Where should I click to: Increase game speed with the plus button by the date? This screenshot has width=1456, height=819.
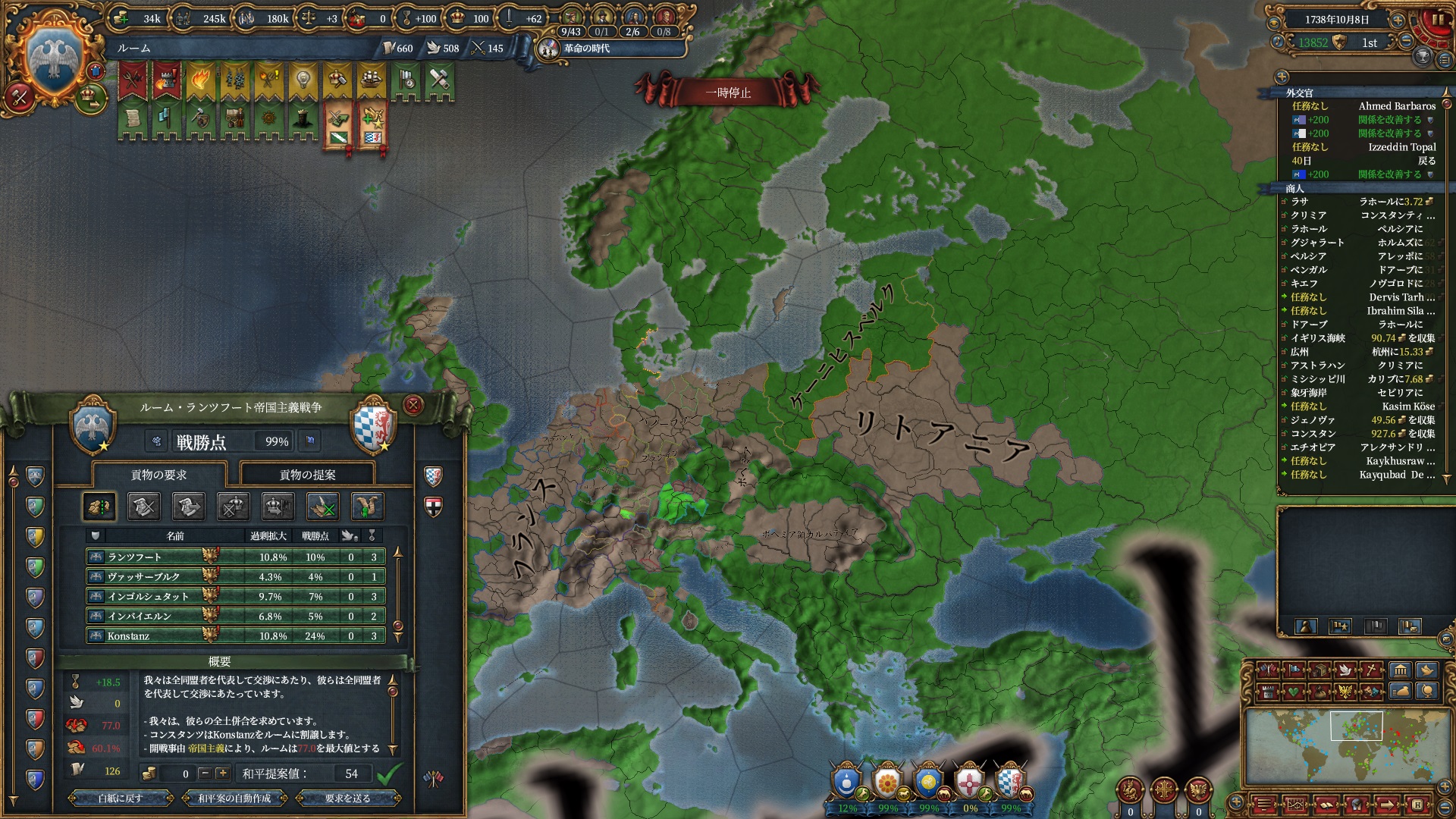[x=1397, y=20]
